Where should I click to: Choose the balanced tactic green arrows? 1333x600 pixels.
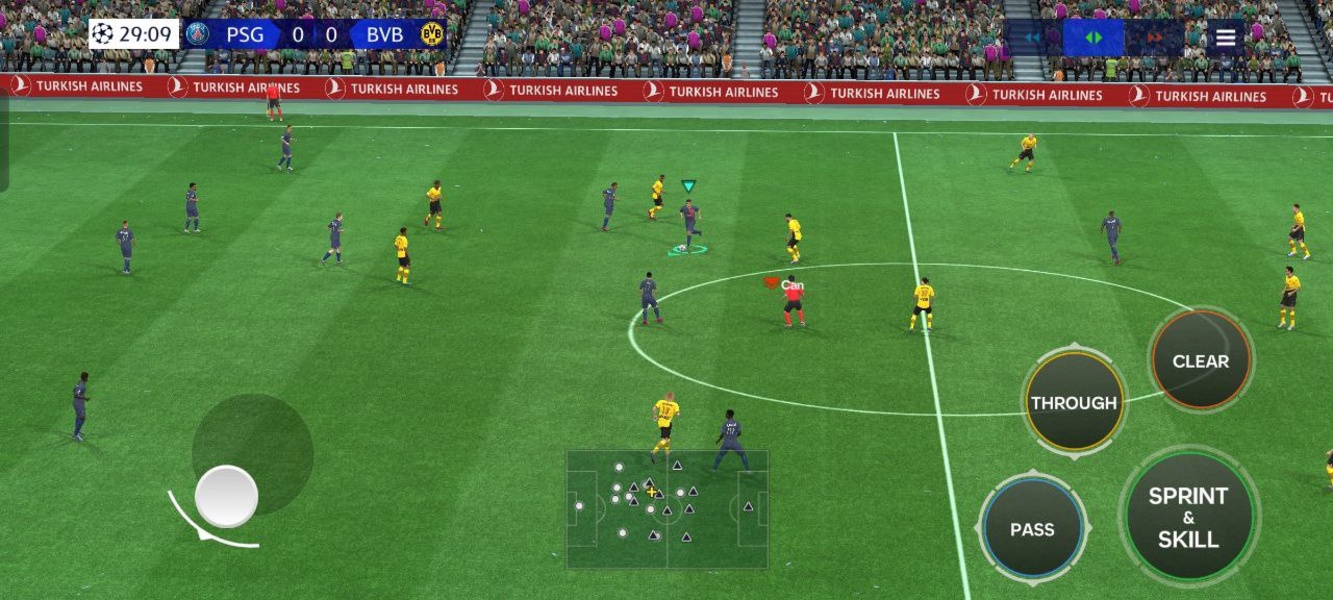pos(1094,38)
